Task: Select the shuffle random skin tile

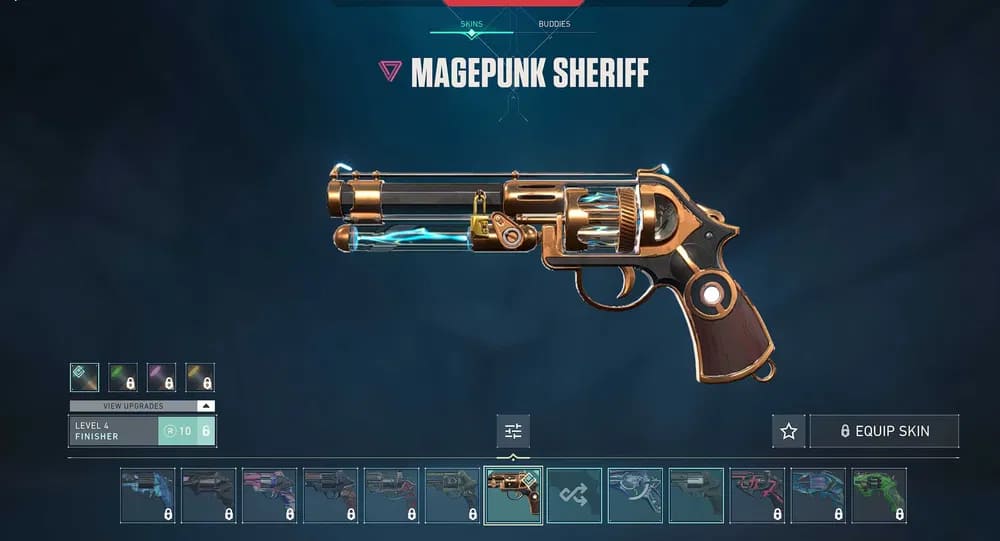Action: [574, 494]
